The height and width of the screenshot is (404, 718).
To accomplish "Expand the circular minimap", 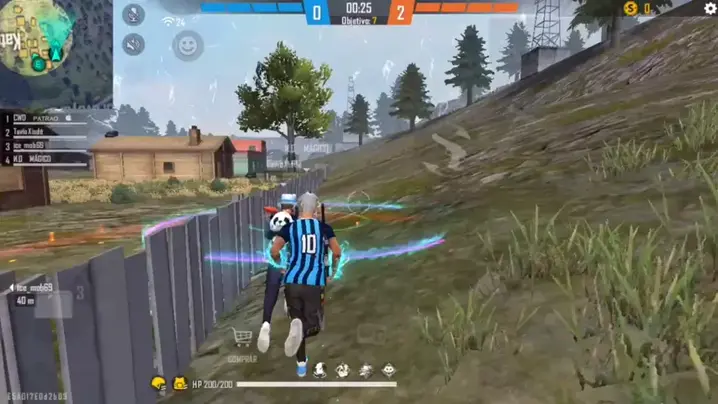I will pyautogui.click(x=36, y=36).
